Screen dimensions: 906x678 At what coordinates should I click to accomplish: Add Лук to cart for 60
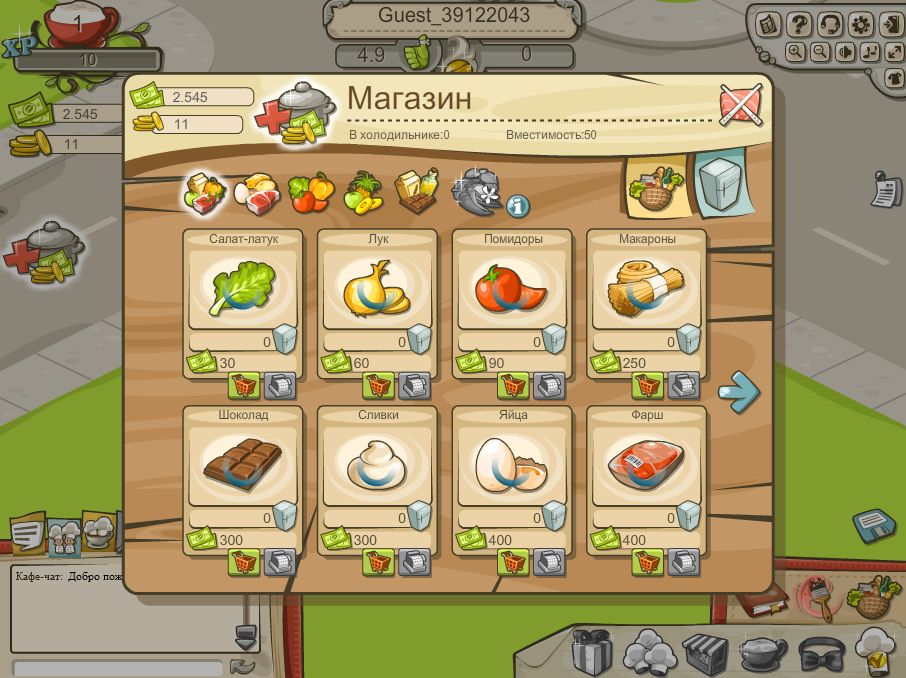point(378,385)
